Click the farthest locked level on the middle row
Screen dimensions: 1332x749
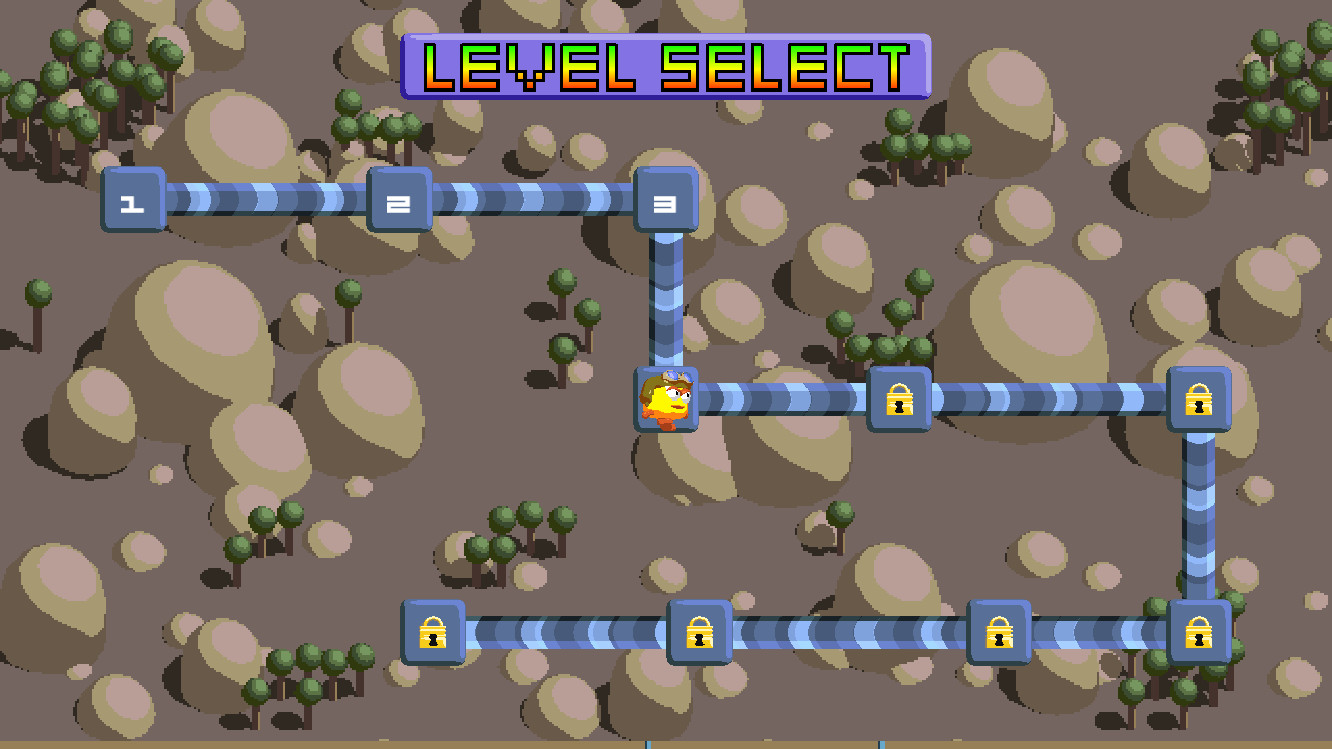pyautogui.click(x=1198, y=400)
